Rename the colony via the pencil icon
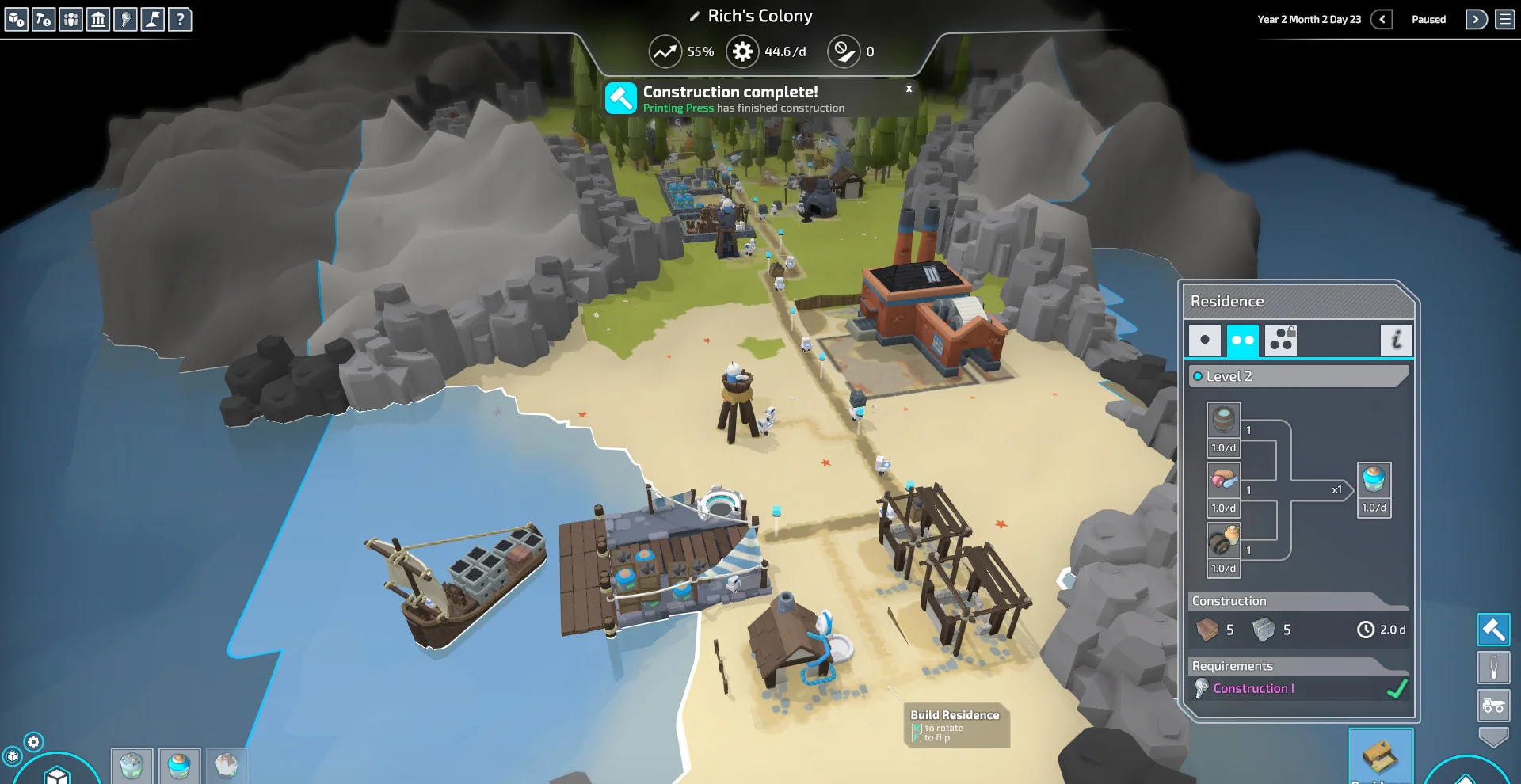The width and height of the screenshot is (1521, 784). (693, 15)
